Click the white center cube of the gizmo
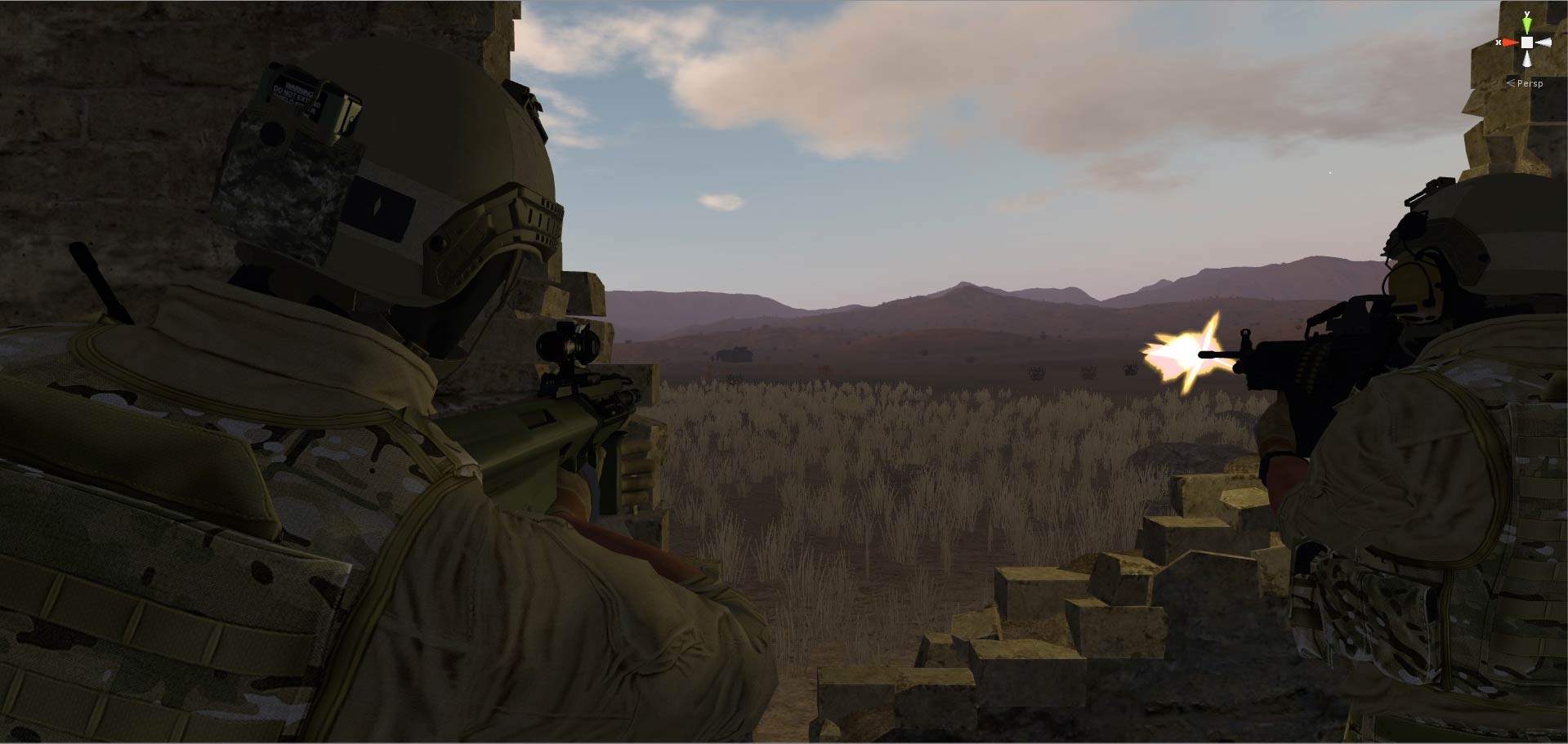The width and height of the screenshot is (1568, 744). point(1526,42)
